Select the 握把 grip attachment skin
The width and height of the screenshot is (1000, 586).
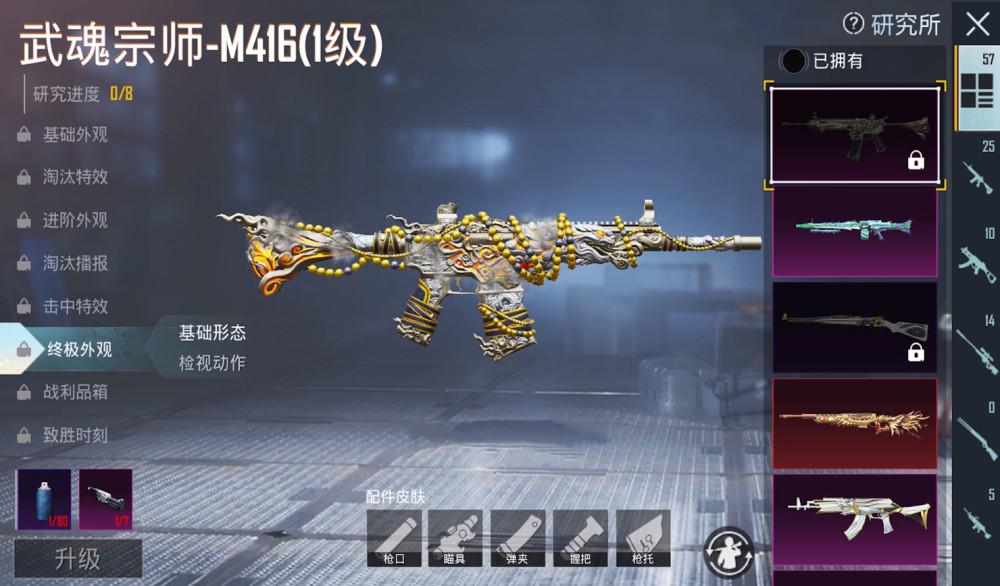click(580, 538)
